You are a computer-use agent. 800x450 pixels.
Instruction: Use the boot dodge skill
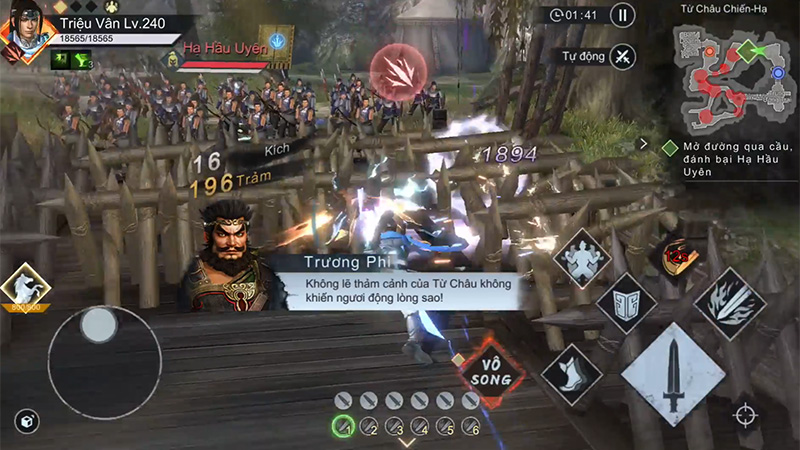(x=571, y=376)
